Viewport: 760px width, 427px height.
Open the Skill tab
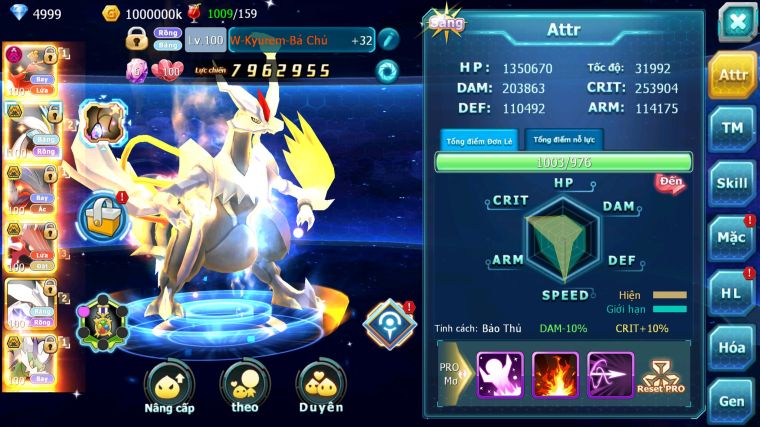(732, 183)
